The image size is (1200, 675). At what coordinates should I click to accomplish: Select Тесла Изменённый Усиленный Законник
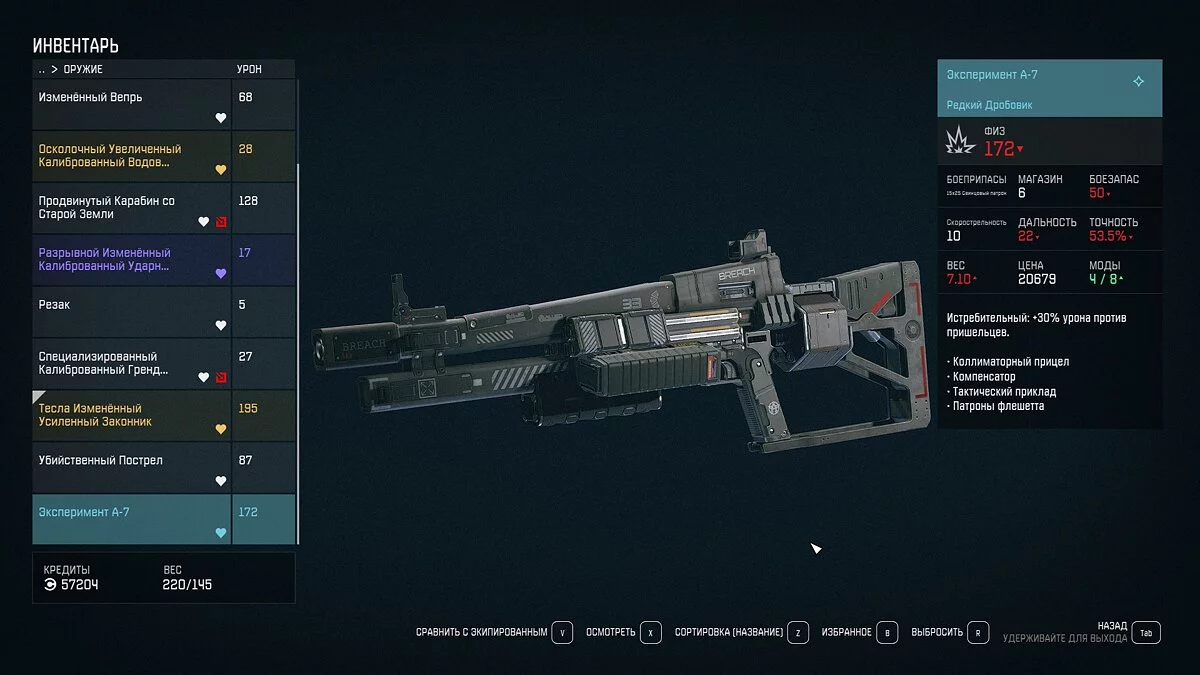point(132,416)
